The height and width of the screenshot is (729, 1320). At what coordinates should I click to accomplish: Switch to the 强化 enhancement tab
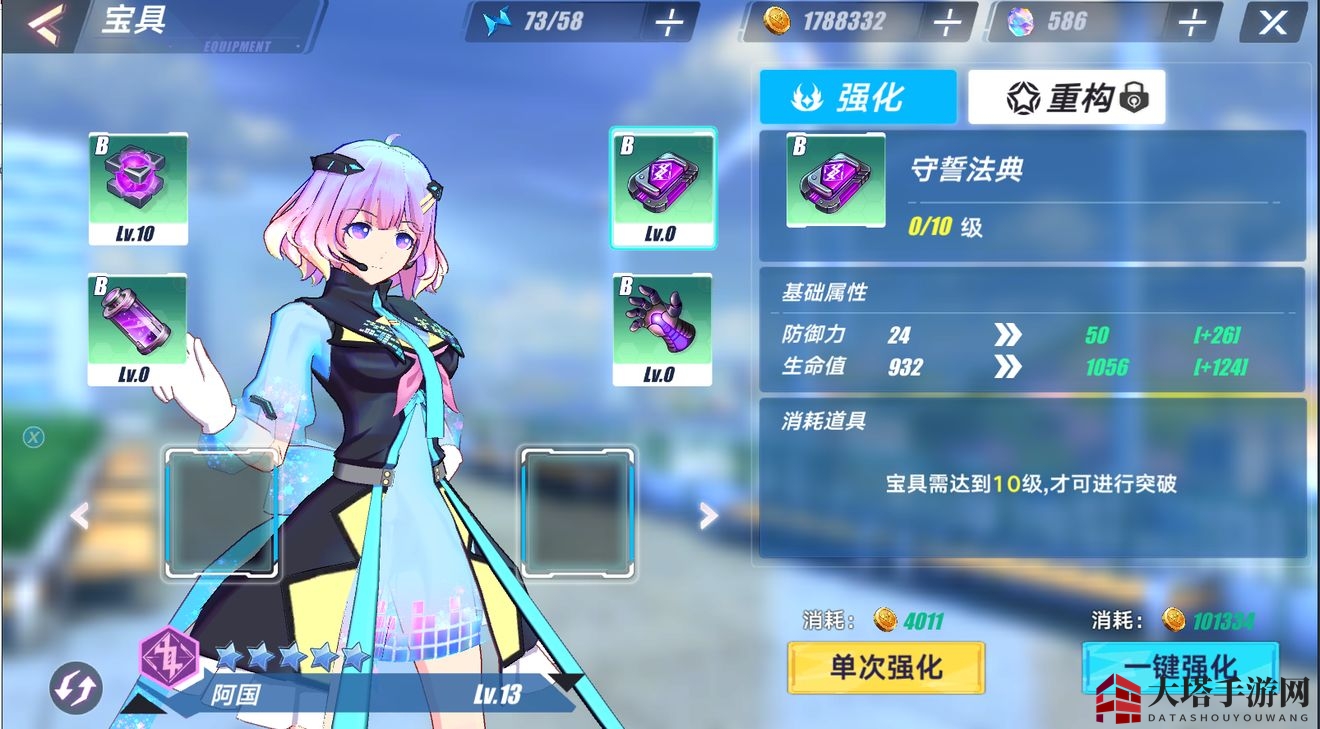(x=858, y=95)
